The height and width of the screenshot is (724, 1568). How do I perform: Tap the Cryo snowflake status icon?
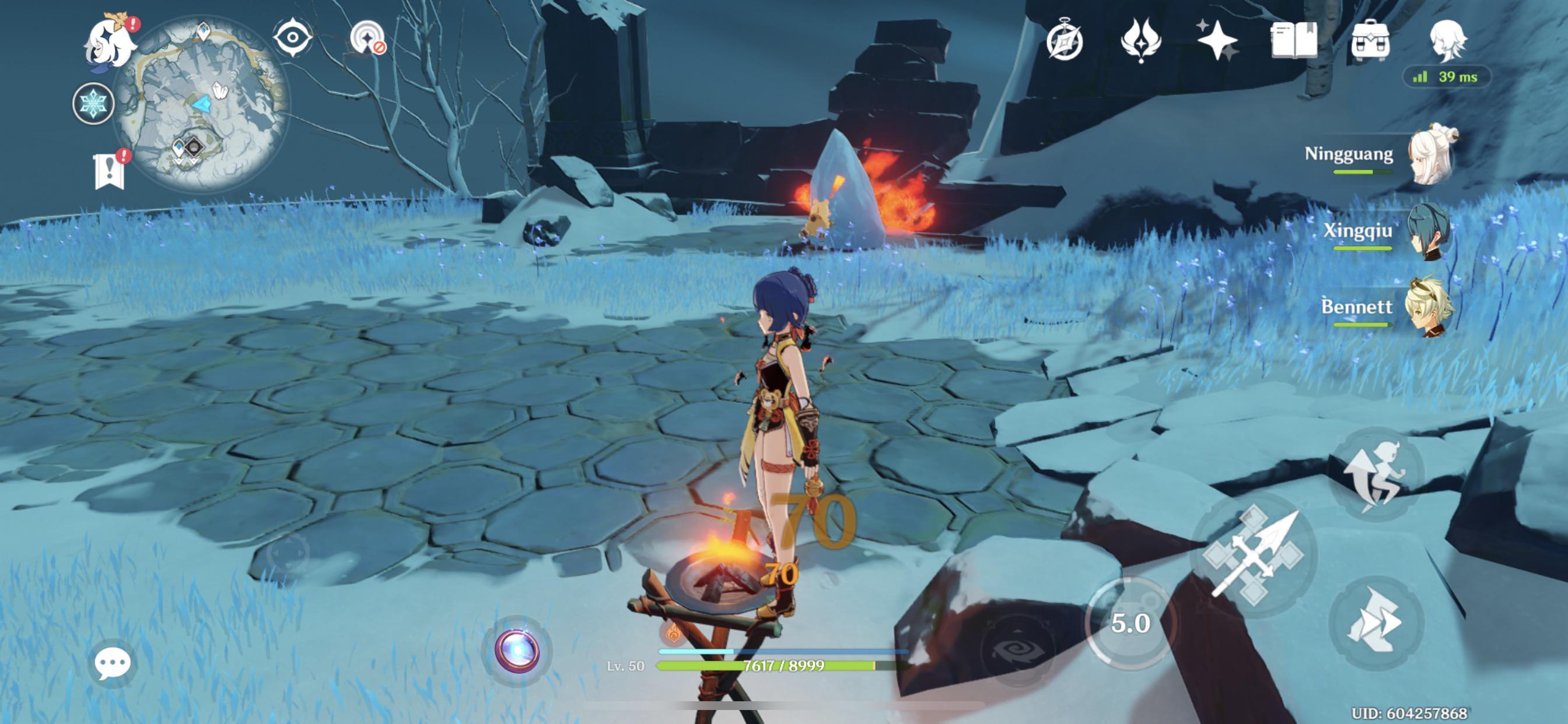click(x=93, y=103)
